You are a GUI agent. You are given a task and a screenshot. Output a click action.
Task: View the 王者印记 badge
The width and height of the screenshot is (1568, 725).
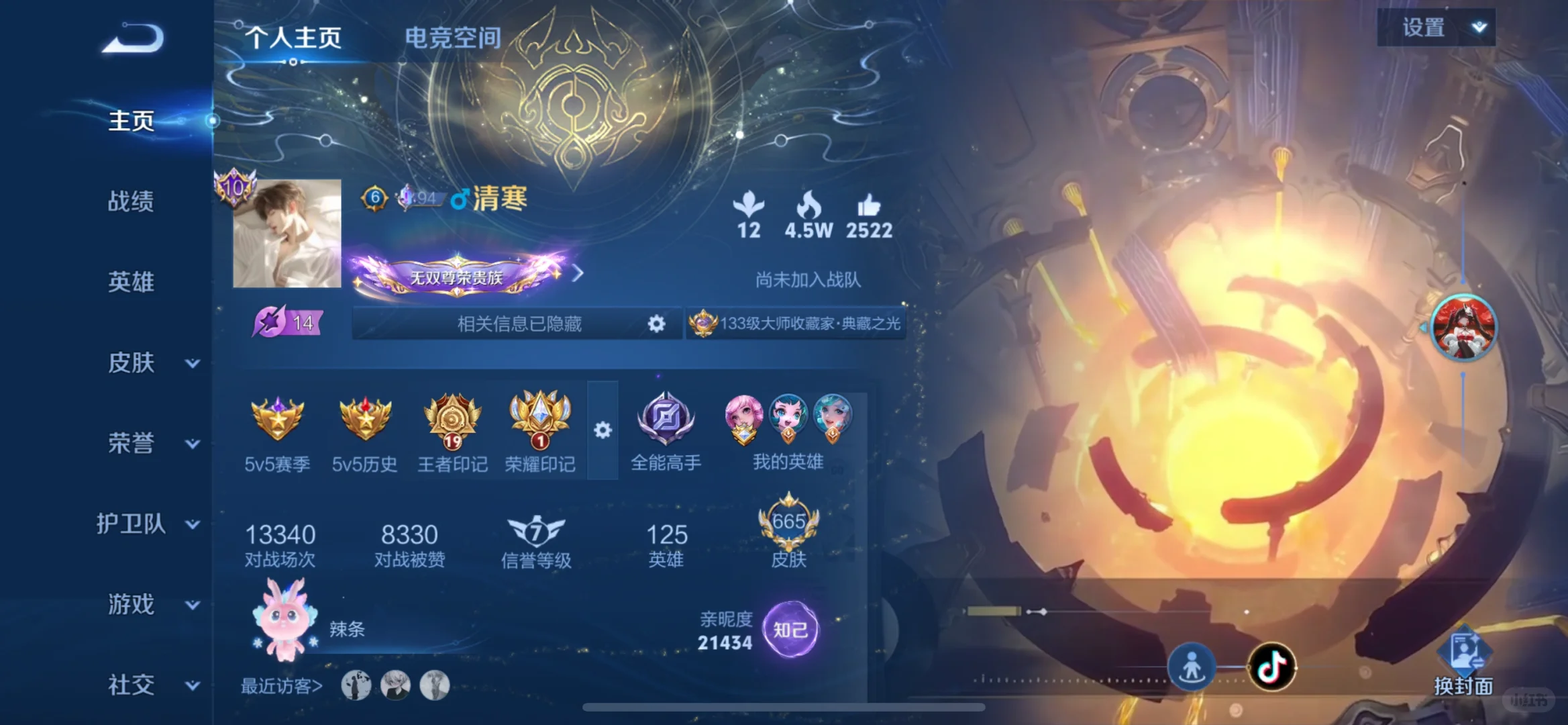coord(454,422)
